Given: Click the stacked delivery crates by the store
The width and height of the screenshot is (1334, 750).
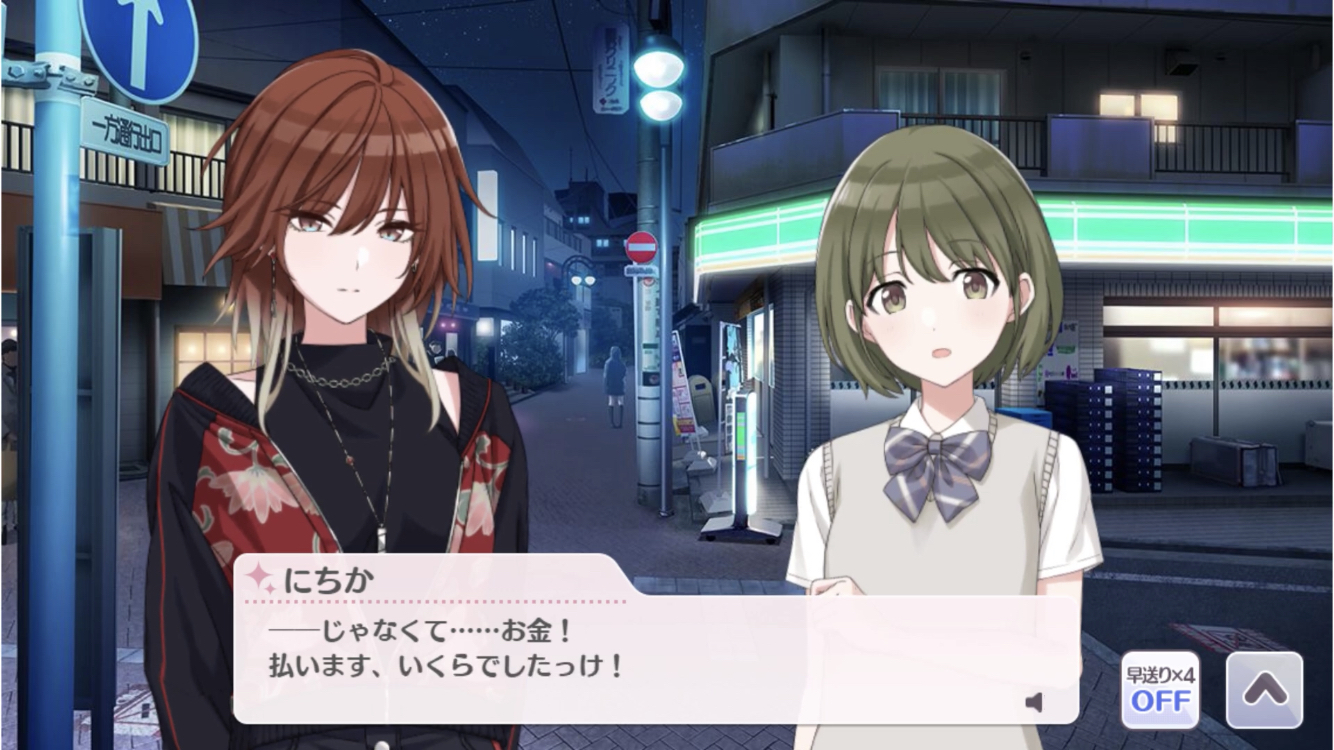Looking at the screenshot, I should (x=1110, y=430).
